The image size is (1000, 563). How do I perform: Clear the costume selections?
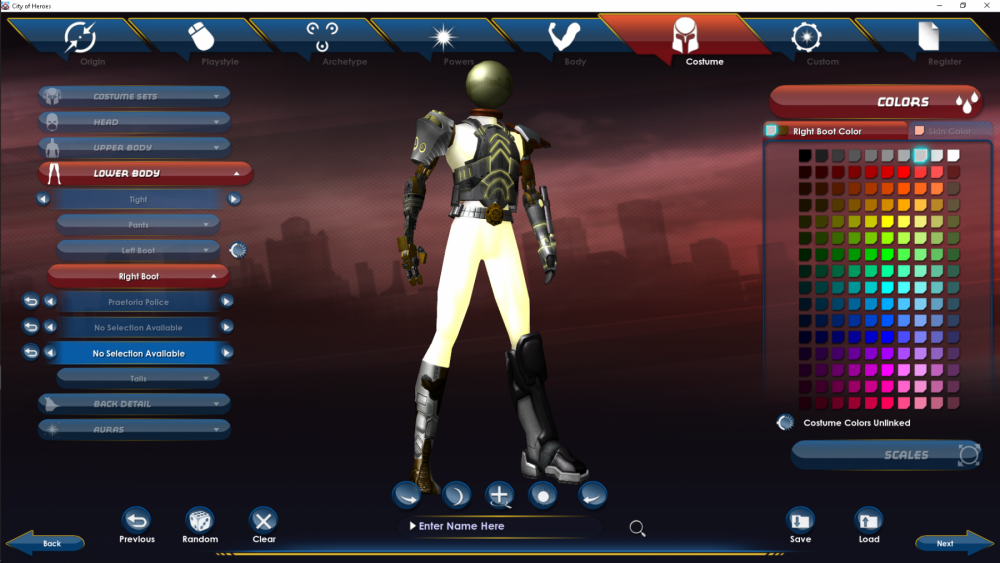point(264,525)
